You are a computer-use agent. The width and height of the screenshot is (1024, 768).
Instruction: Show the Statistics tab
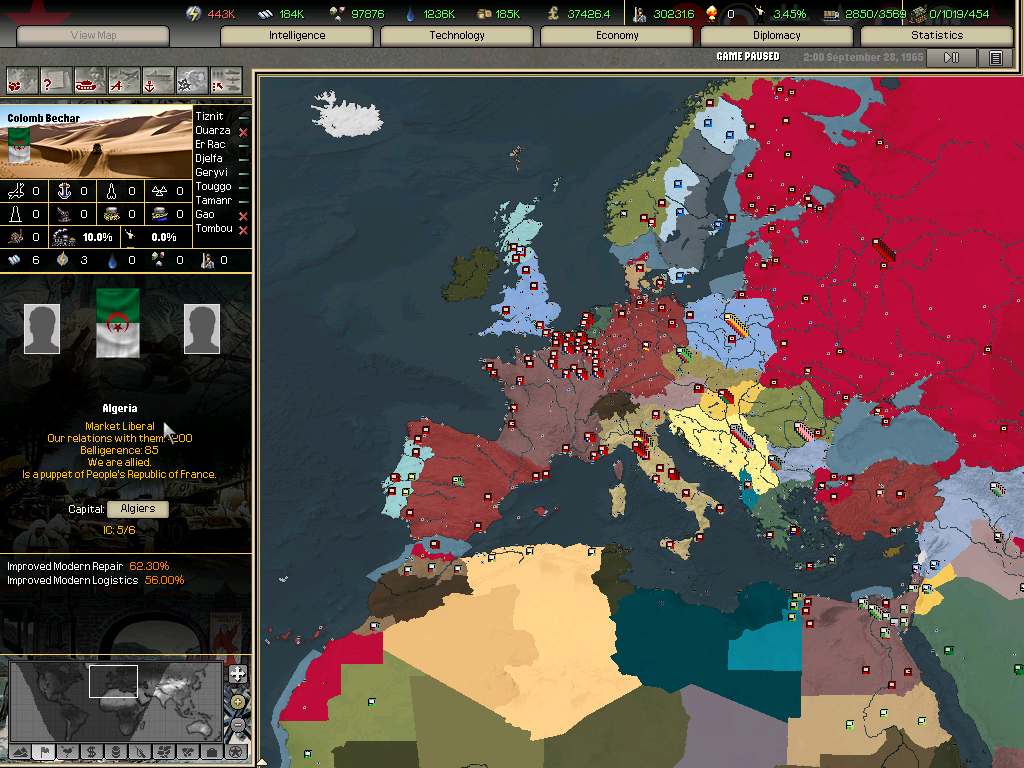[x=937, y=36]
